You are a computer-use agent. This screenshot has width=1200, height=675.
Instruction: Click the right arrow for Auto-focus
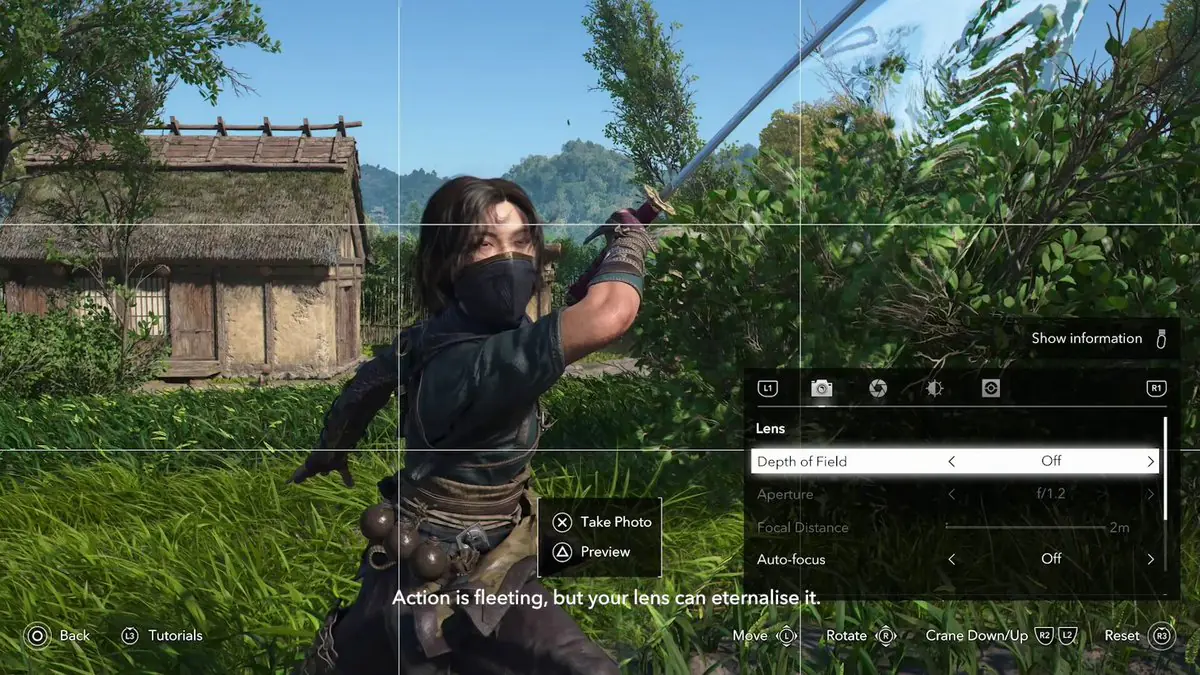click(x=1151, y=559)
